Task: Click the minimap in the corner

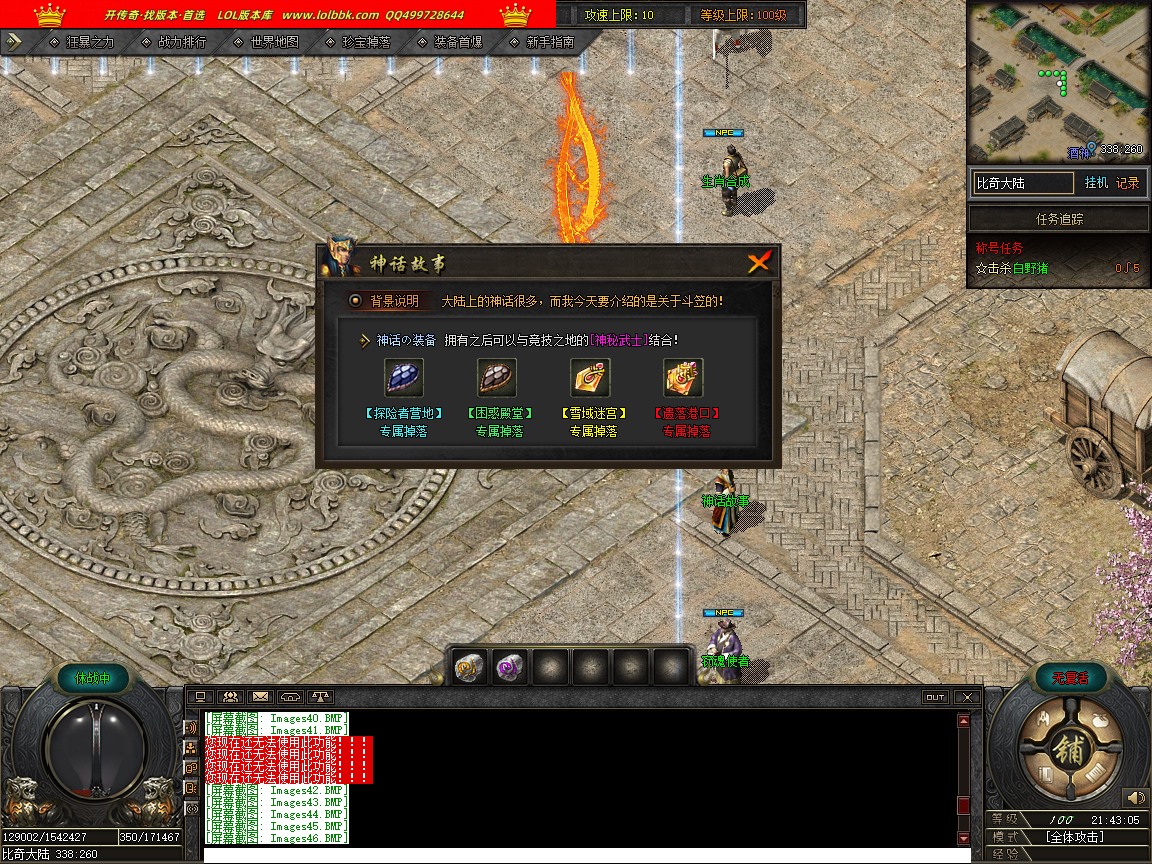Action: click(1057, 80)
